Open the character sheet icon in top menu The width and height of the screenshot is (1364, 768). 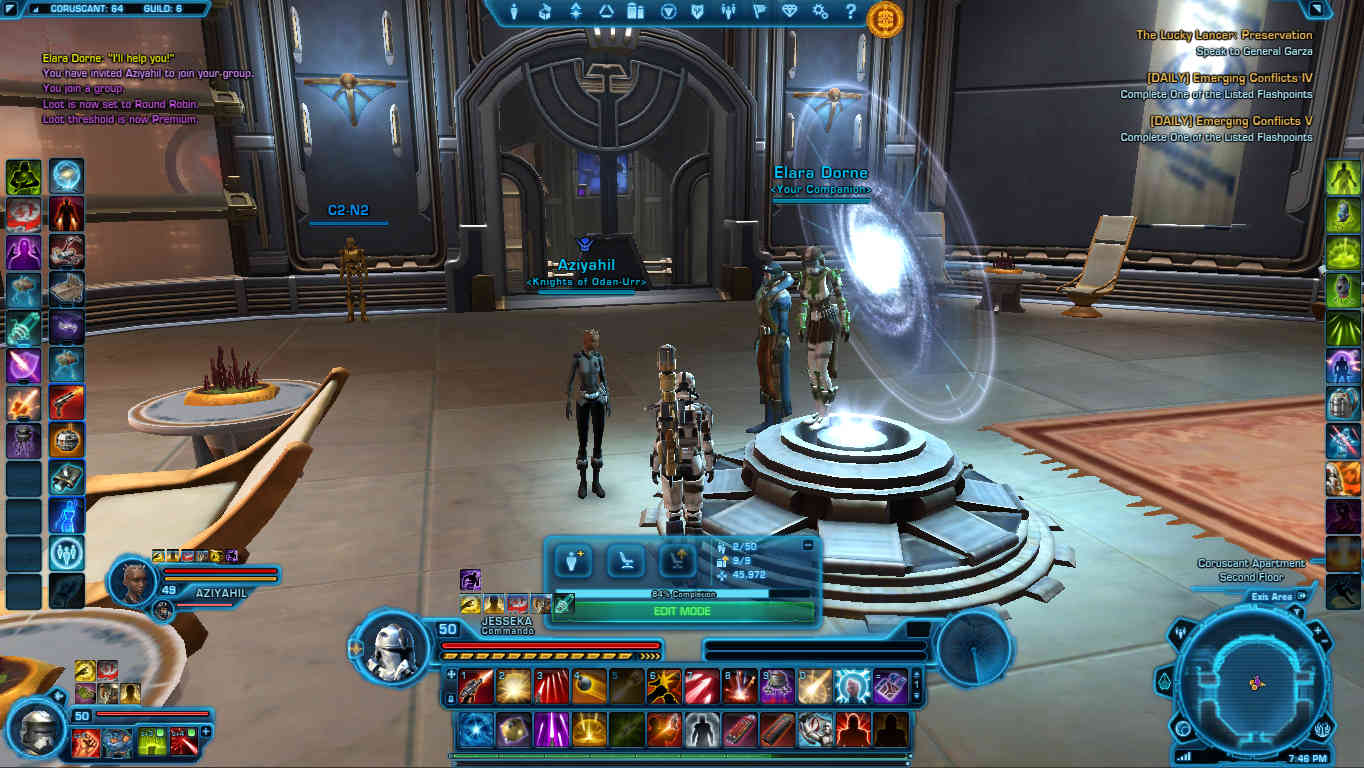point(515,13)
